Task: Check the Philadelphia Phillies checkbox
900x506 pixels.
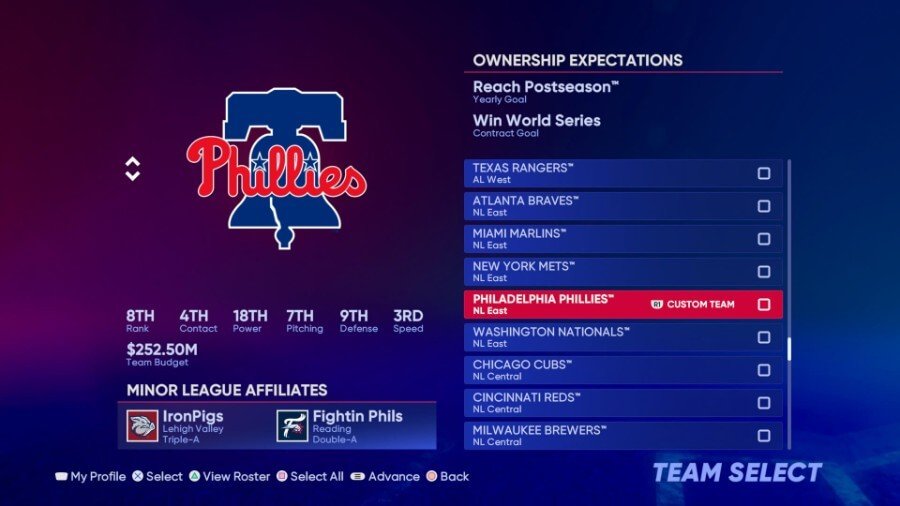Action: point(764,304)
